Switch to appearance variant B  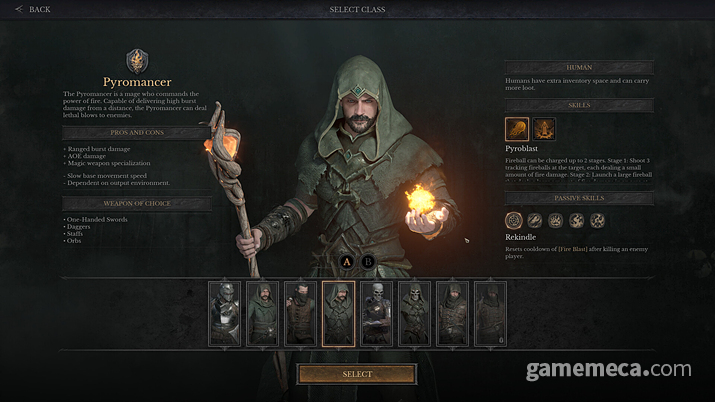coord(368,262)
